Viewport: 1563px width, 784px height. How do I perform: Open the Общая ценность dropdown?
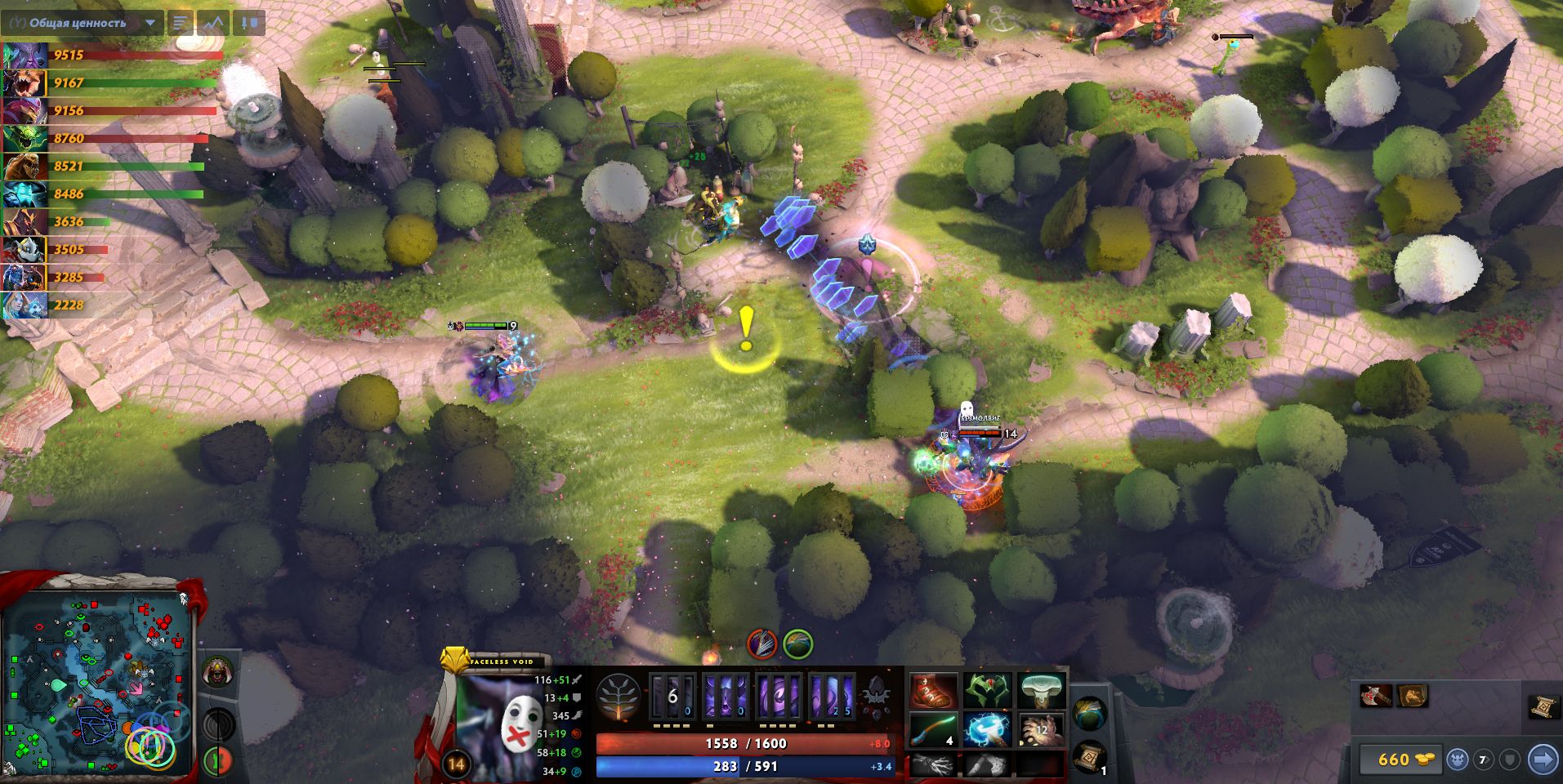click(x=150, y=23)
